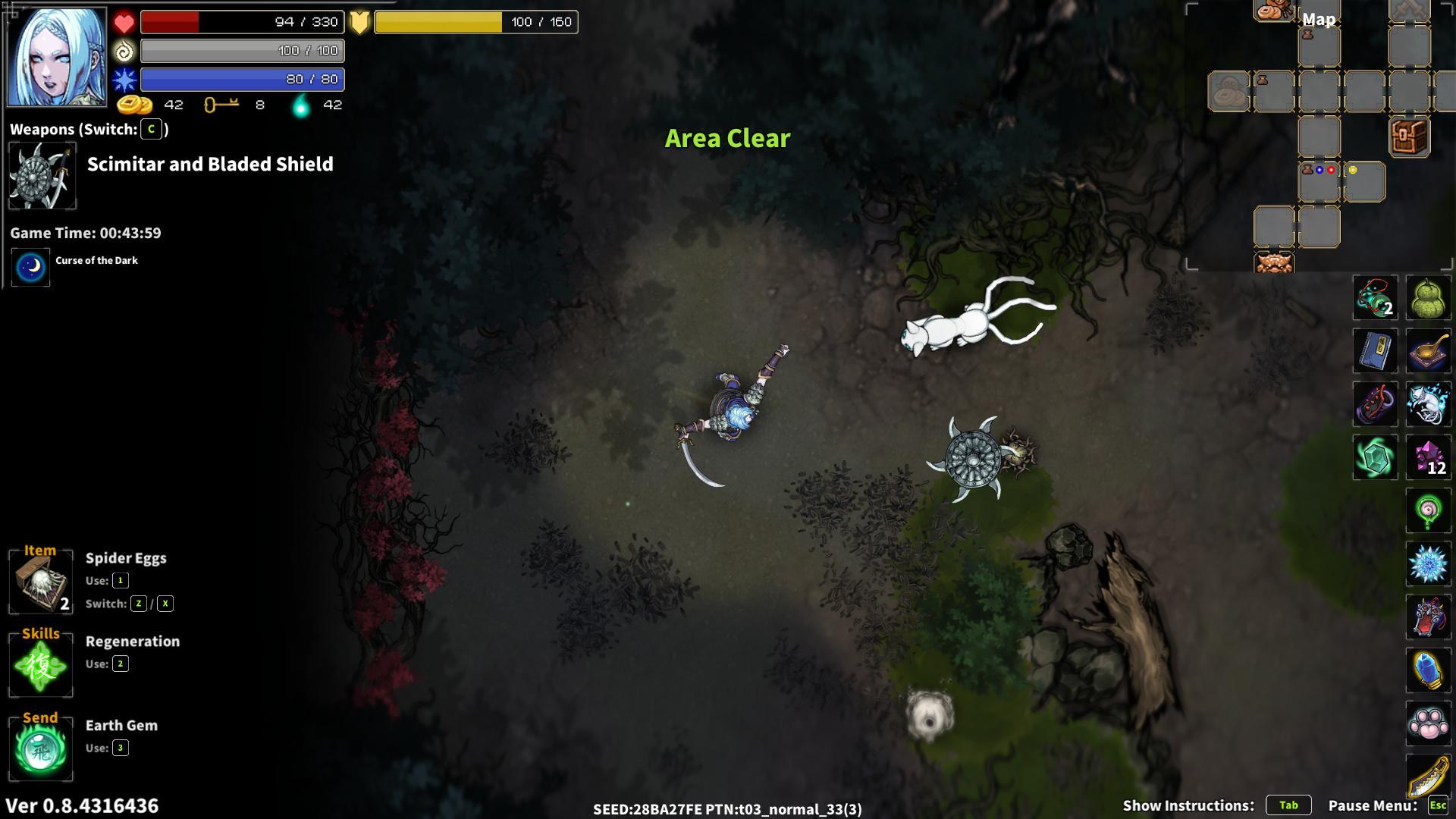
Task: Select the snowflake icon on the right panel
Action: (x=1429, y=564)
